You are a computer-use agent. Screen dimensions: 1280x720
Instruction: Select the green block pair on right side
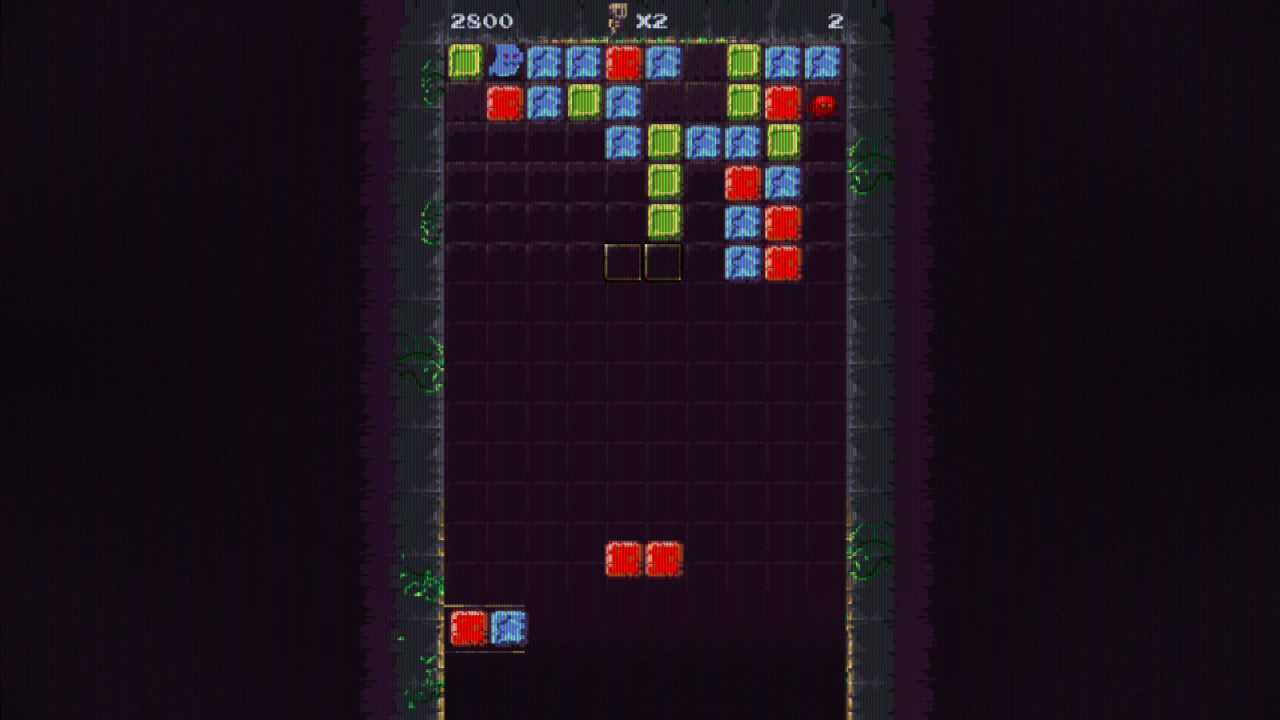pos(744,82)
